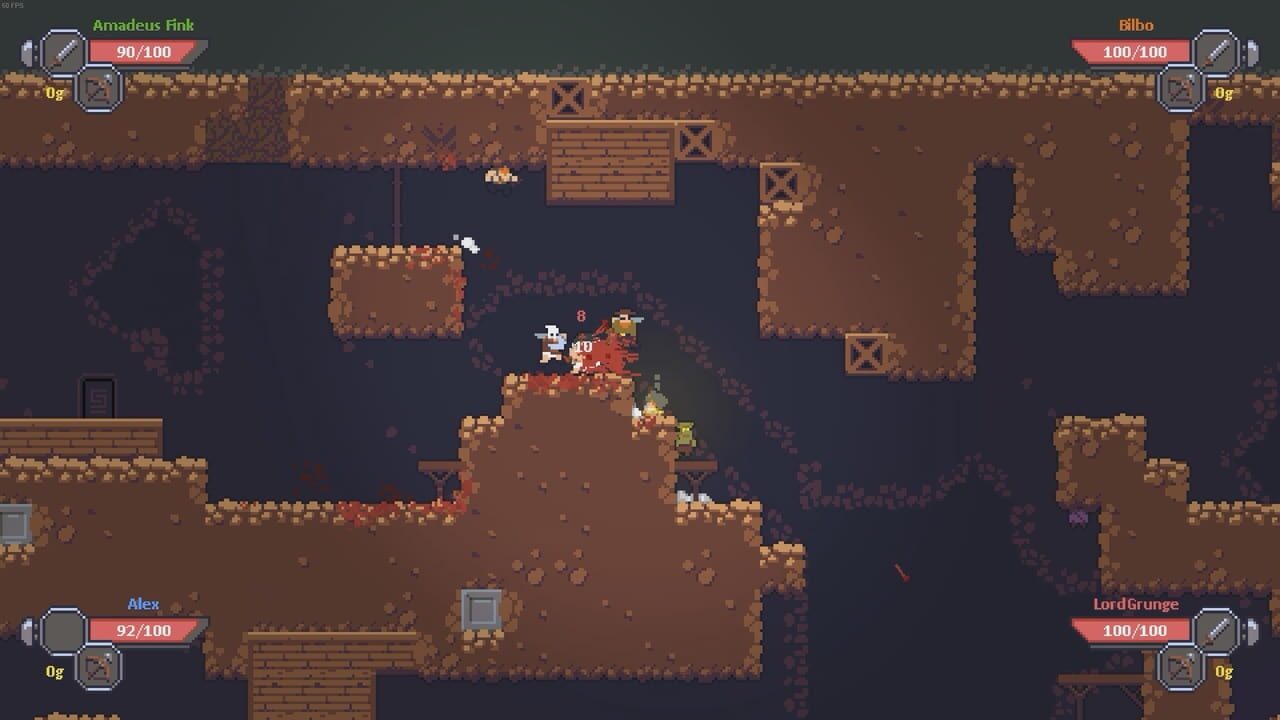Screen dimensions: 1280x720
Task: Select LordGrunge's bow weapon icon
Action: tap(1181, 669)
